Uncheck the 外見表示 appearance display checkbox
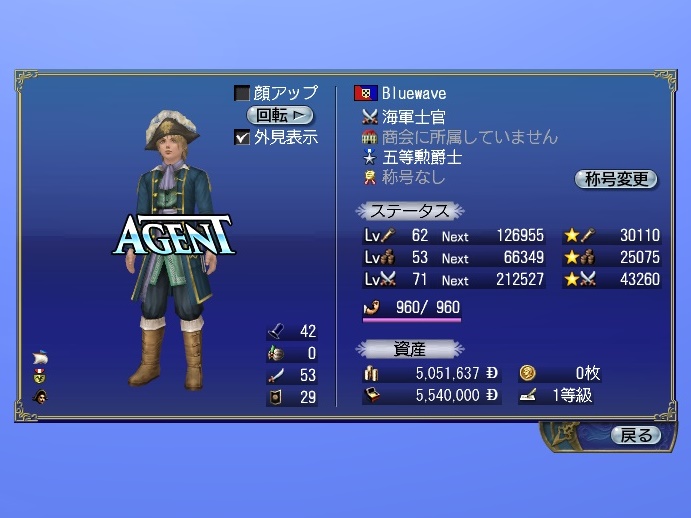Viewport: 691px width, 518px height. click(242, 137)
